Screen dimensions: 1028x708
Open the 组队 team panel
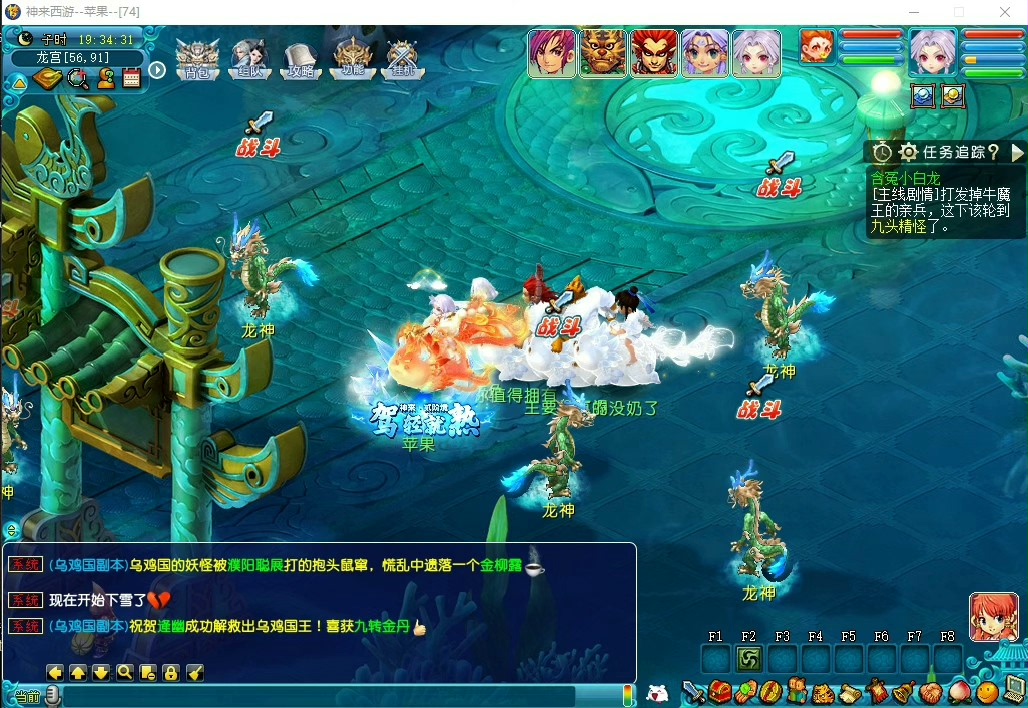(x=248, y=59)
